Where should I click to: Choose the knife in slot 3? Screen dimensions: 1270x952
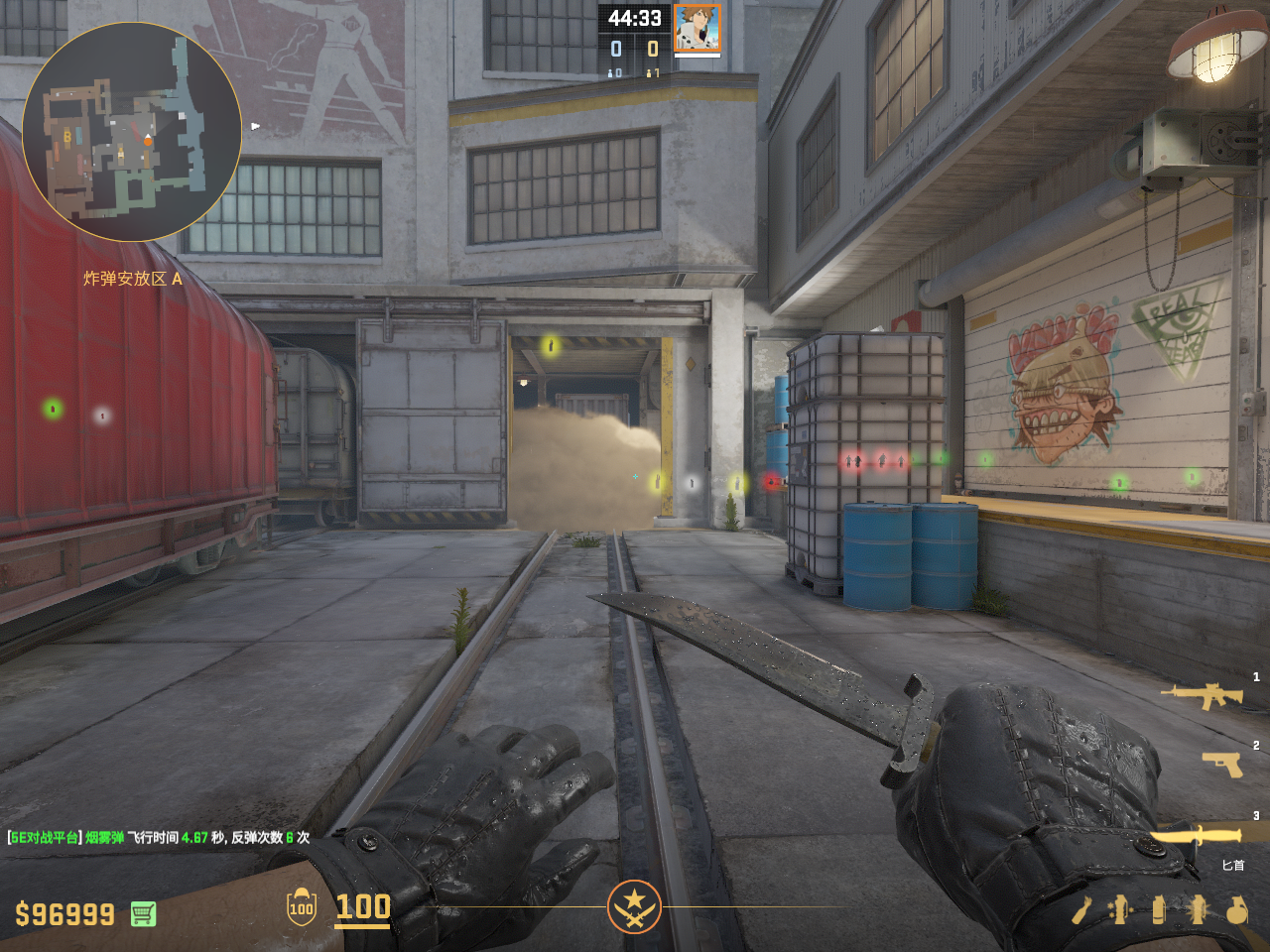coord(1197,836)
